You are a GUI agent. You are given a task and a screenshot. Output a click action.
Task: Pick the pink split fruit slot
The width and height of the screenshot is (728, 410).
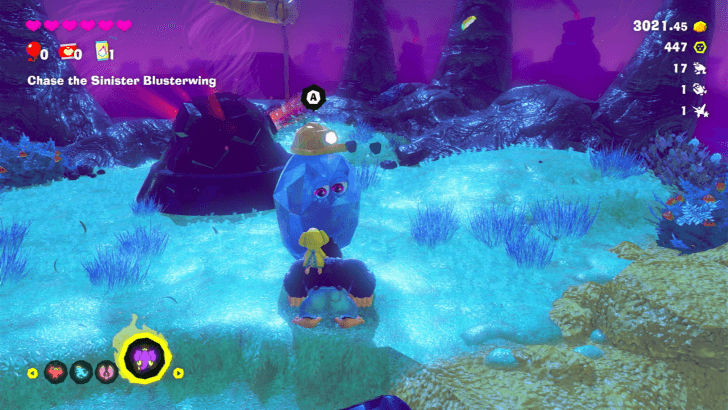pyautogui.click(x=106, y=373)
